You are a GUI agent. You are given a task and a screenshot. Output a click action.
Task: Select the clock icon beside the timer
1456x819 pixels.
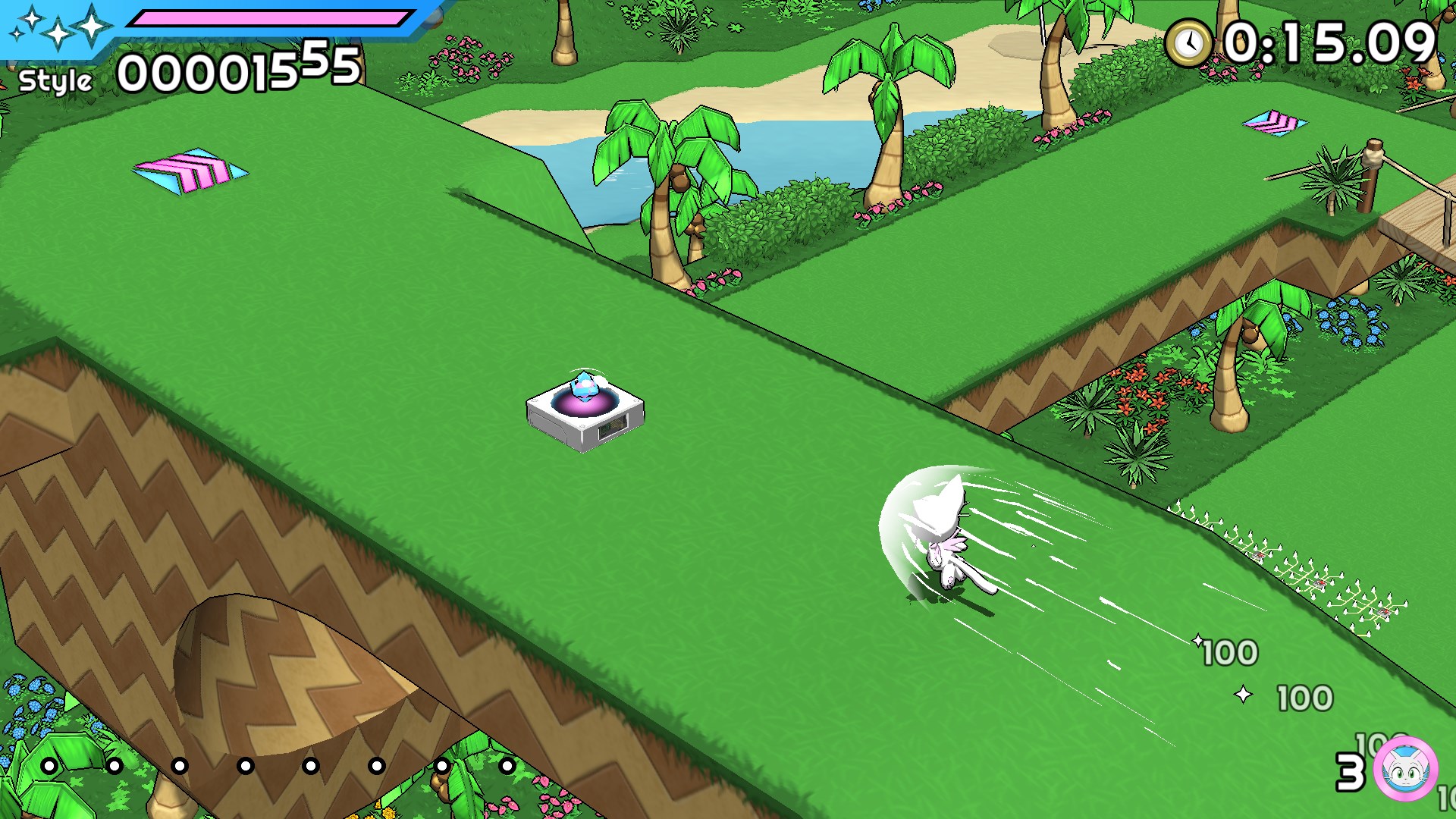(1188, 42)
